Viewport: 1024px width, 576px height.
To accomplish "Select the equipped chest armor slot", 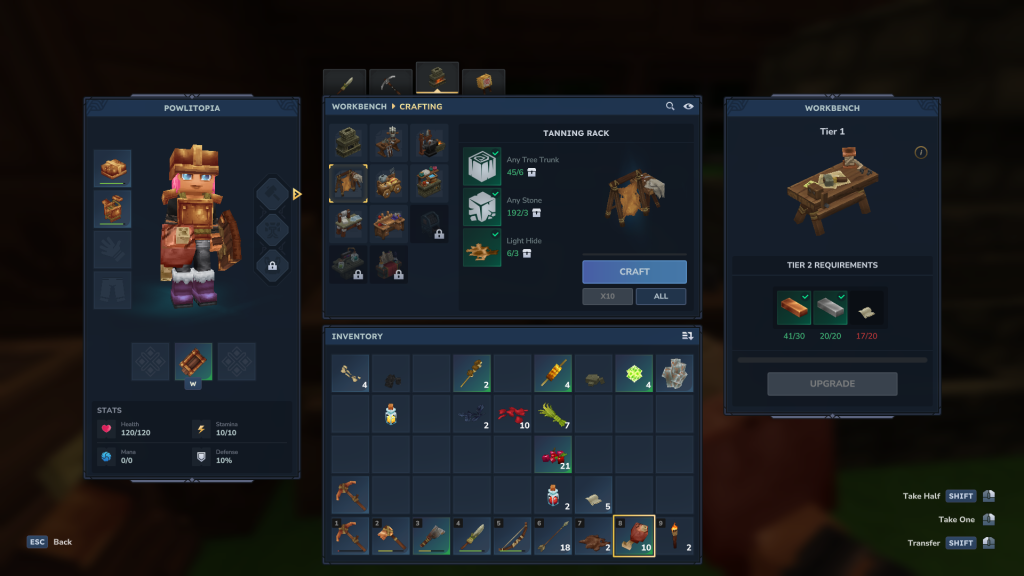I will [x=113, y=209].
